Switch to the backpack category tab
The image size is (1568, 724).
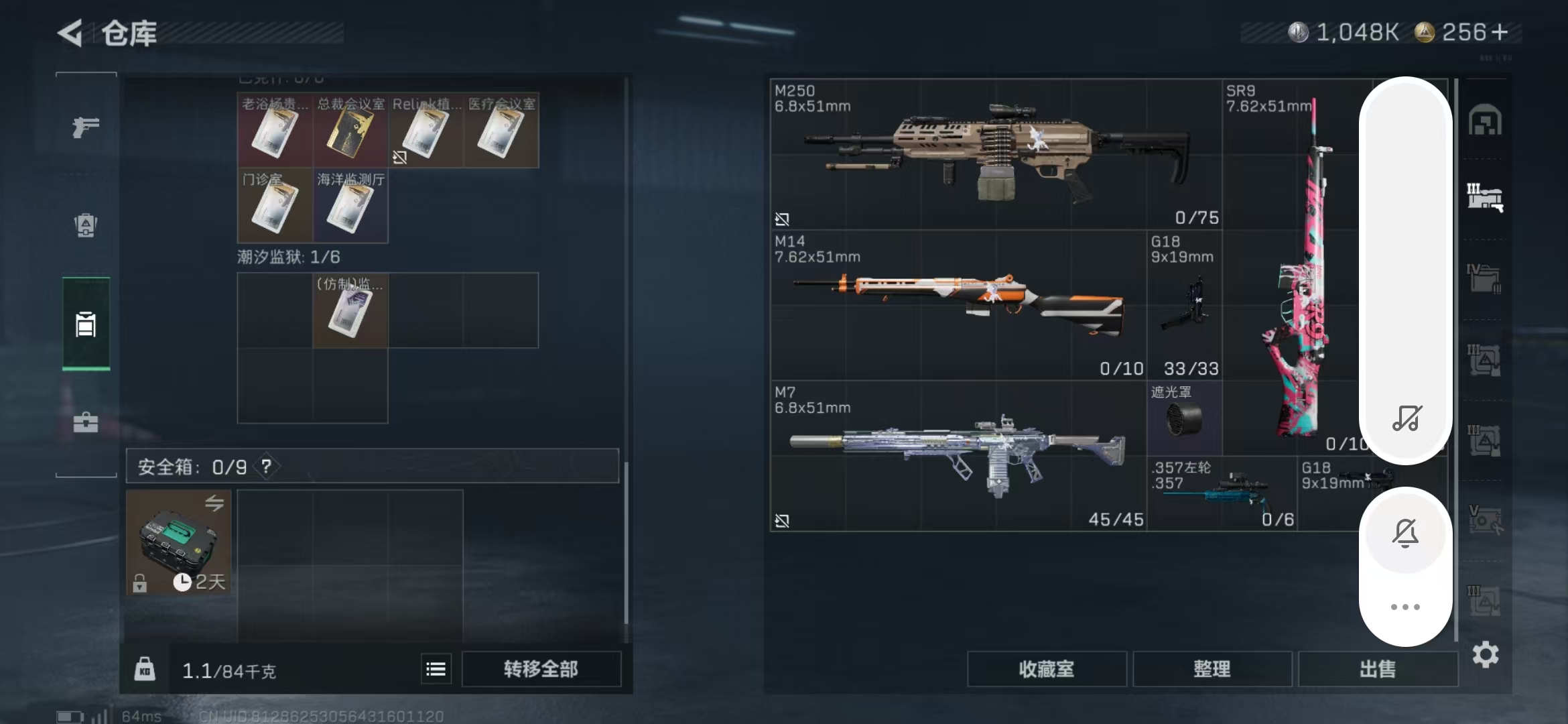click(86, 225)
